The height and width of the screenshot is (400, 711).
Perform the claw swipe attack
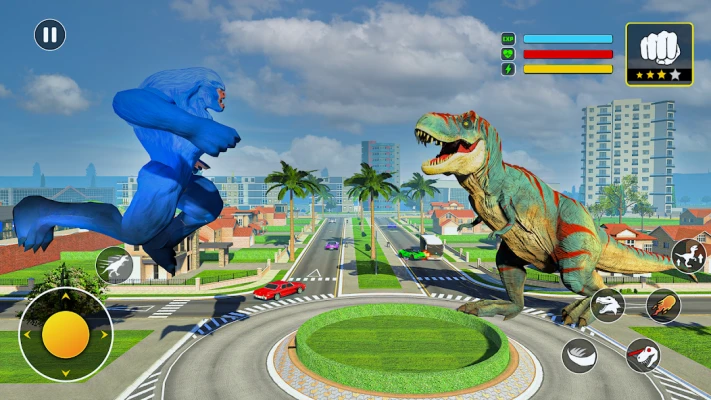579,355
